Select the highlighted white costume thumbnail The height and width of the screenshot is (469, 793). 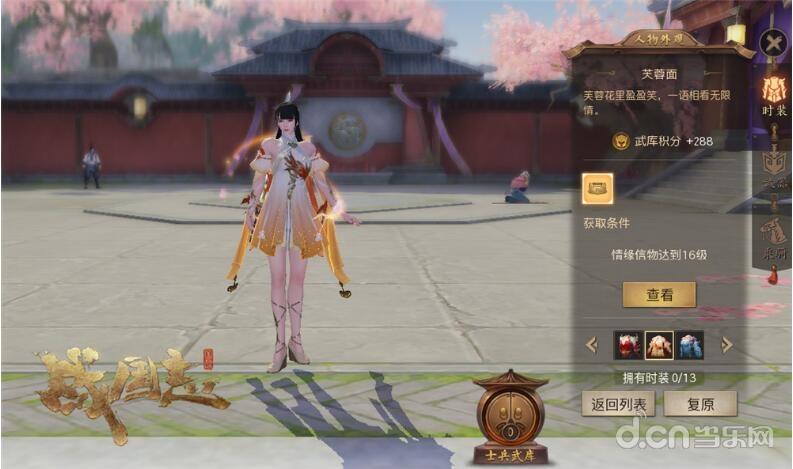pyautogui.click(x=659, y=345)
